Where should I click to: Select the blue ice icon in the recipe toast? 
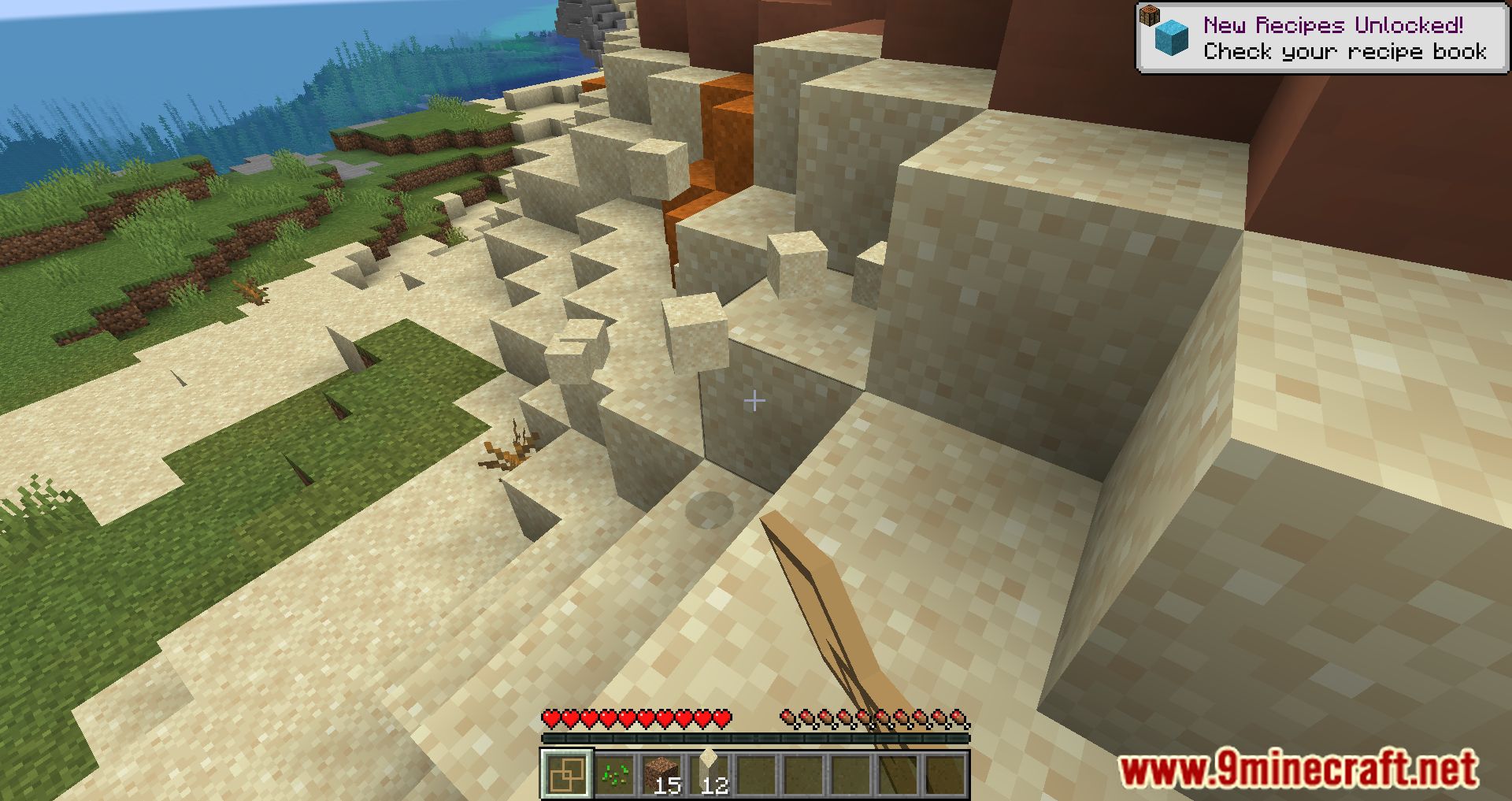[x=1173, y=36]
